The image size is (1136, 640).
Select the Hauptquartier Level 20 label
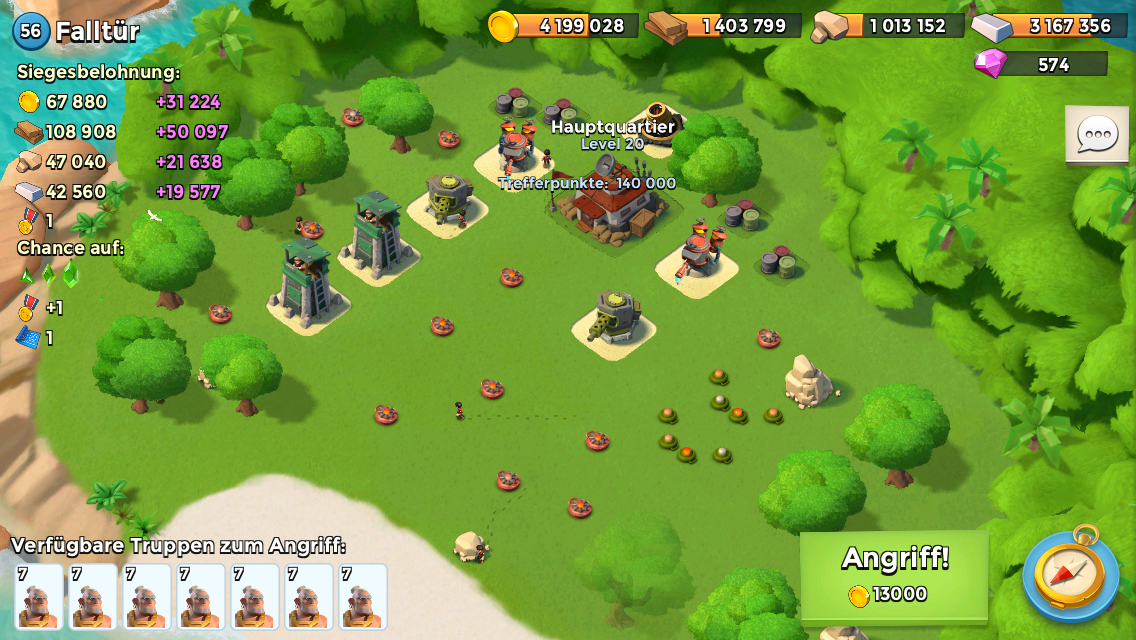click(x=612, y=134)
